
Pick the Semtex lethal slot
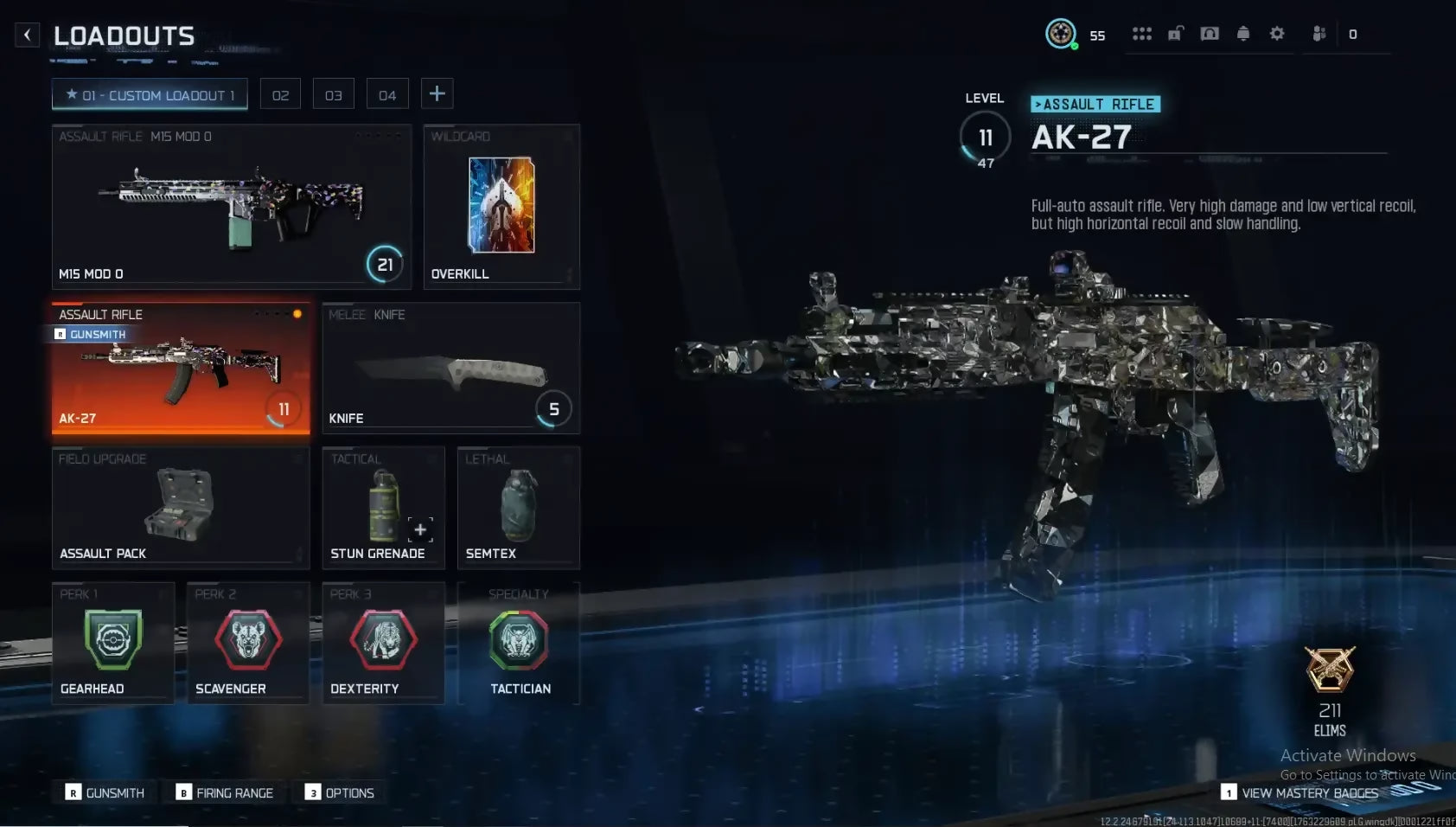[518, 508]
